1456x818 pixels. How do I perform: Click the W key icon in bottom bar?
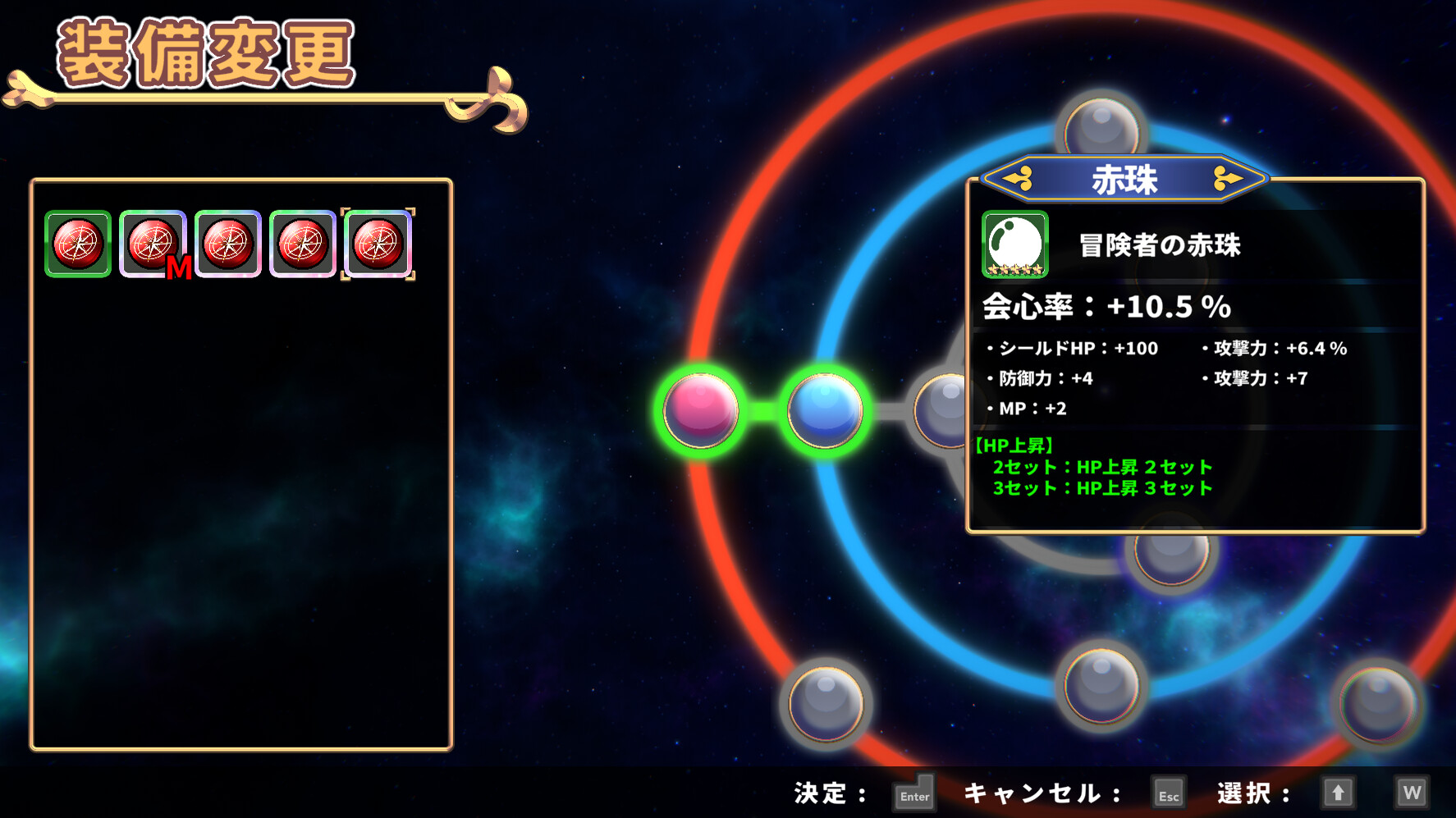(1413, 791)
